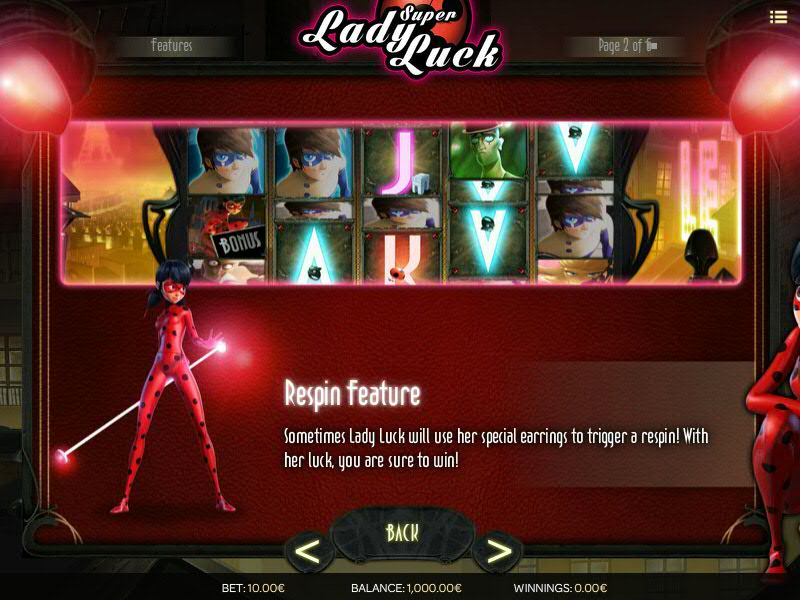The image size is (800, 600).
Task: Go to the previous features page arrow
Action: tap(309, 551)
